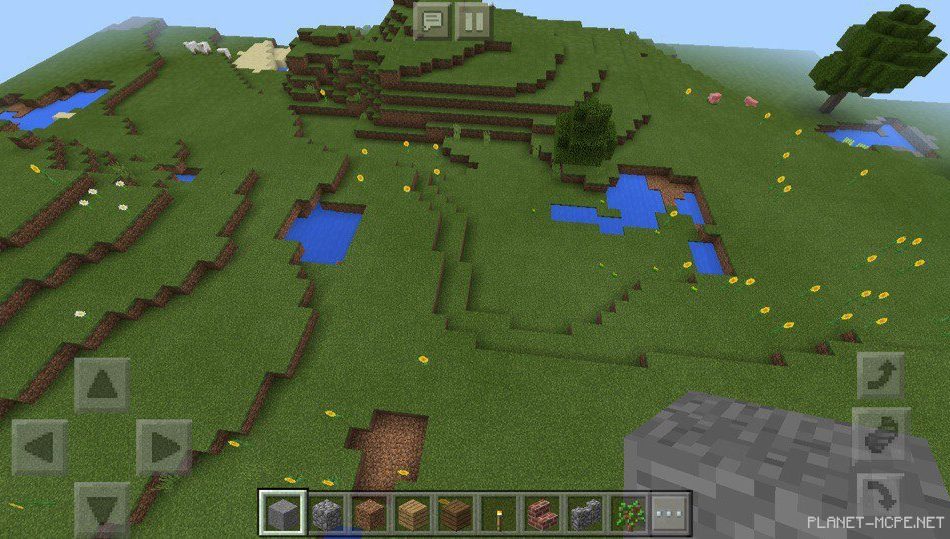Screen dimensions: 950x539
Task: Tap the middle stop-flying button
Action: (881, 435)
